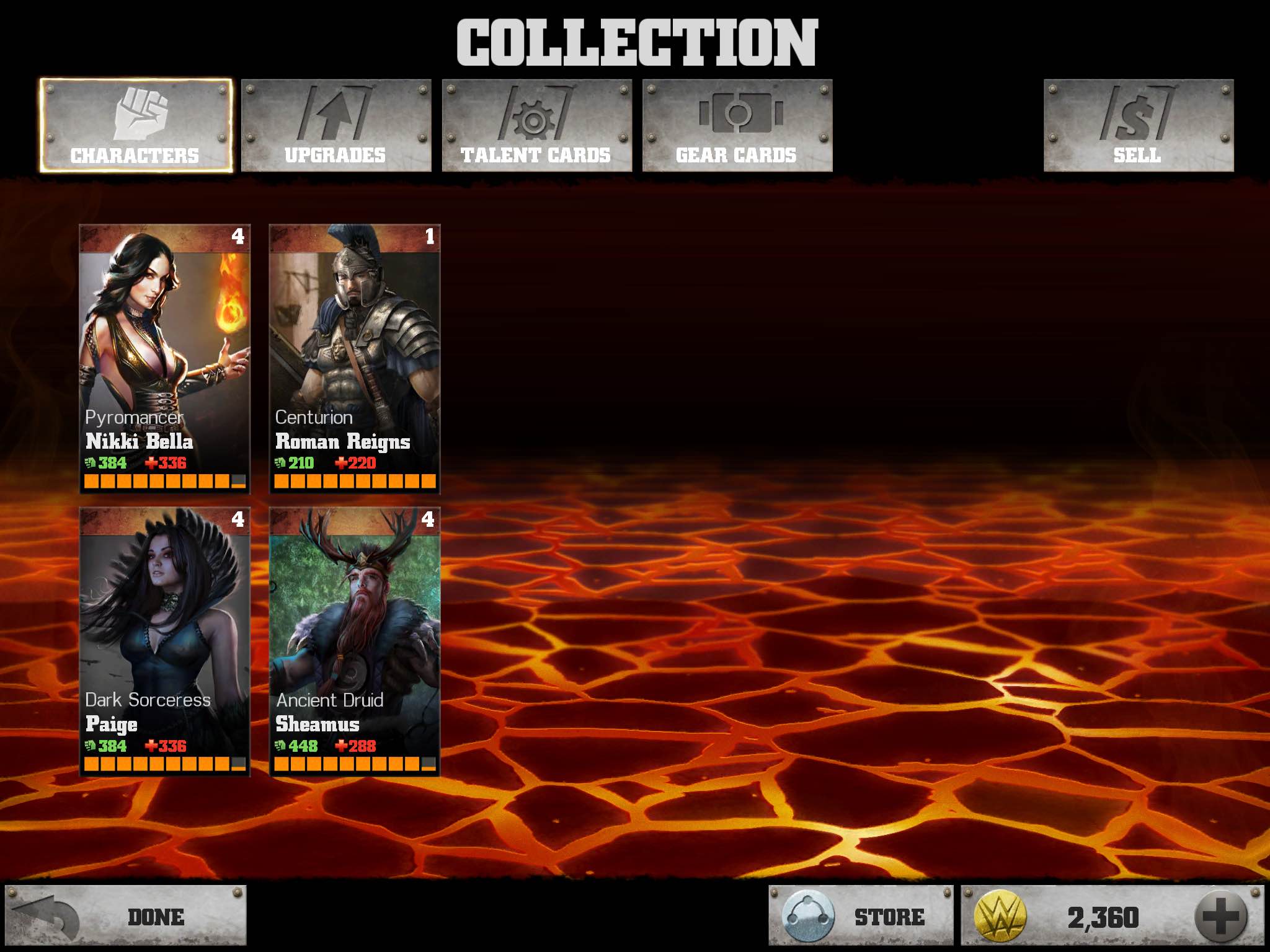1270x952 pixels.
Task: Open the Store
Action: tap(860, 917)
